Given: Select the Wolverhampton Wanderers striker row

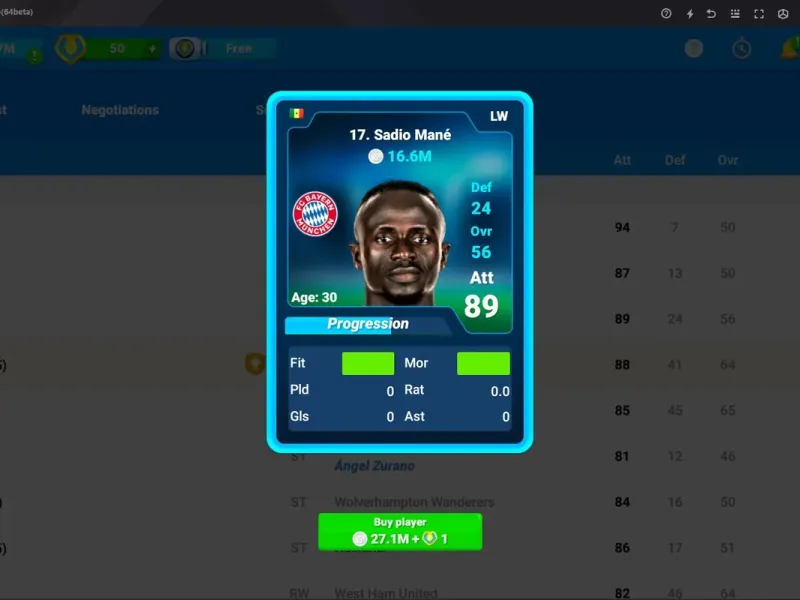Looking at the screenshot, I should [x=414, y=502].
